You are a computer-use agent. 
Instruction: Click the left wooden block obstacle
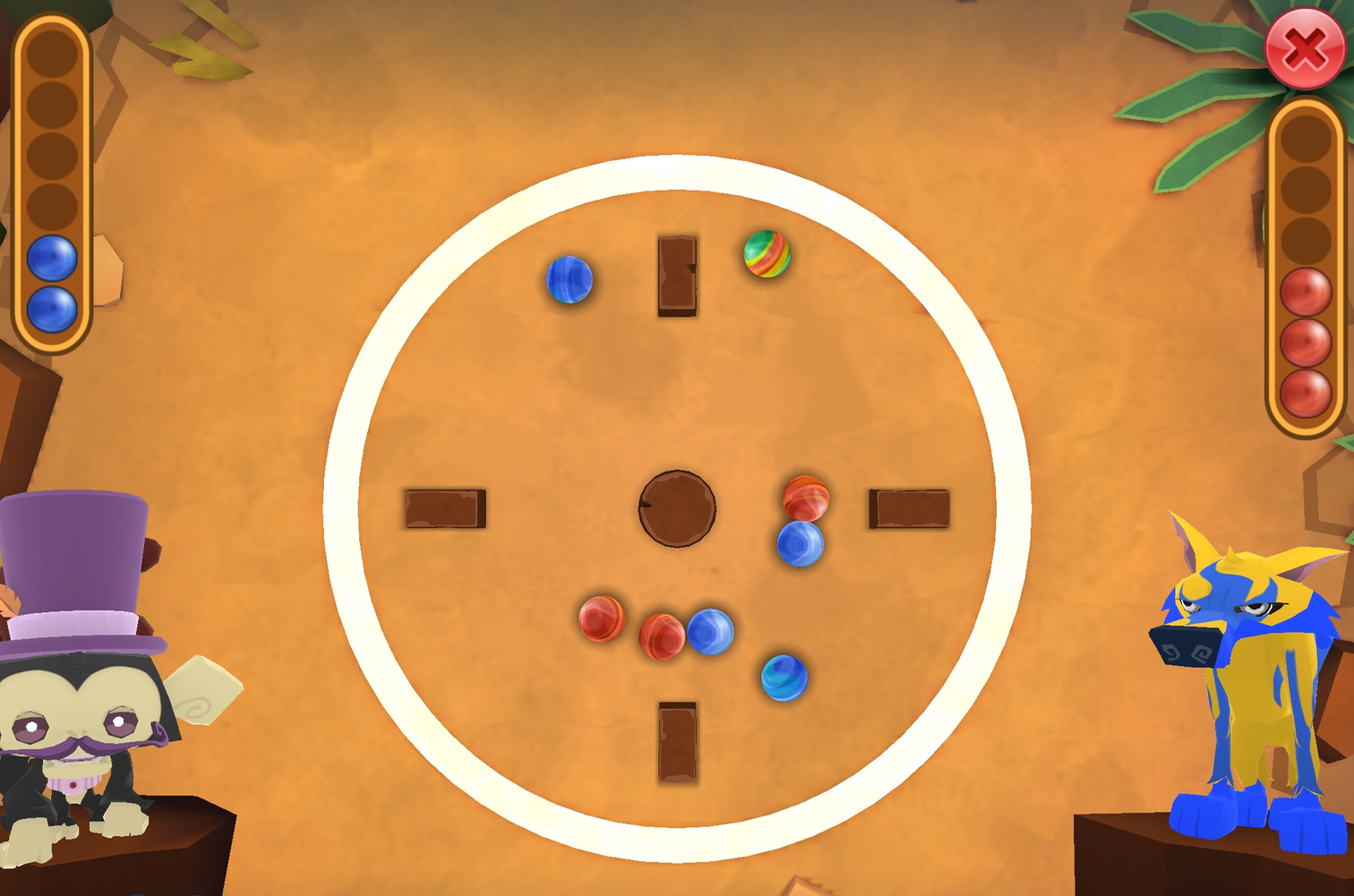444,507
